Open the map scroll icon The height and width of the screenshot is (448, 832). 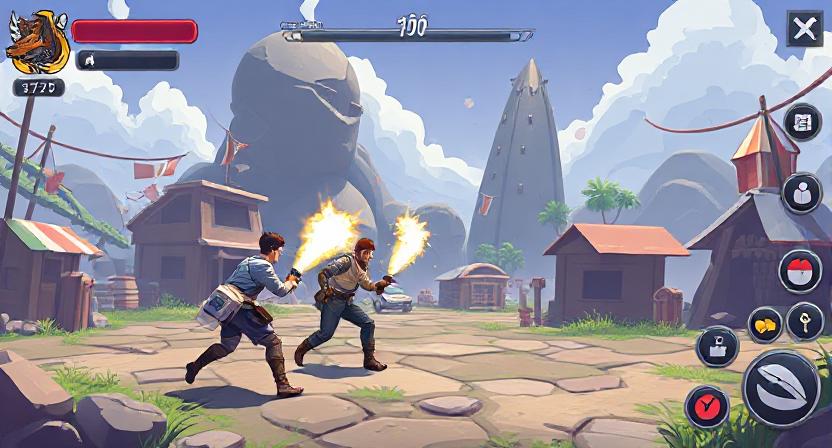[x=801, y=123]
